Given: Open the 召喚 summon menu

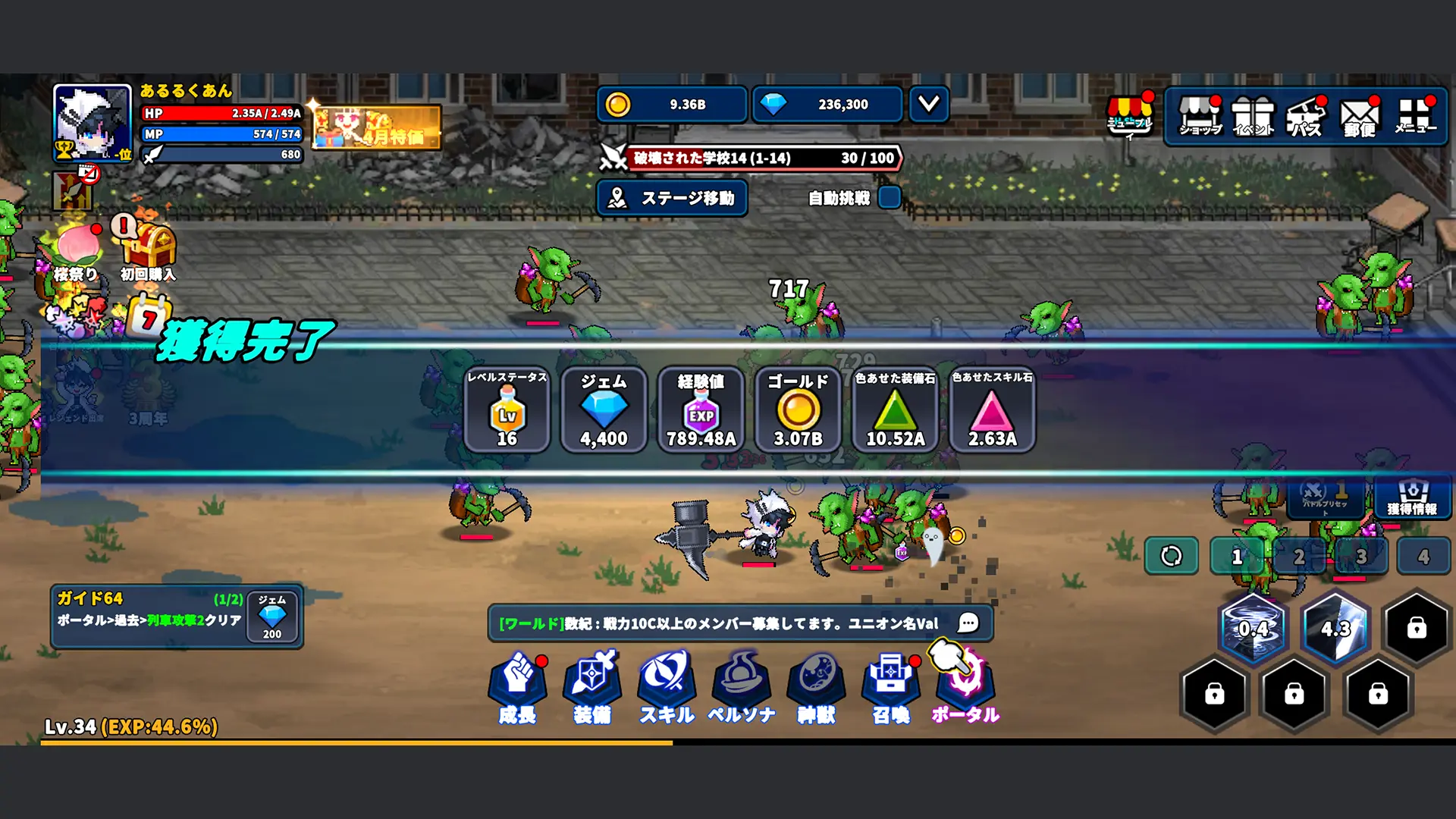Looking at the screenshot, I should click(x=890, y=687).
